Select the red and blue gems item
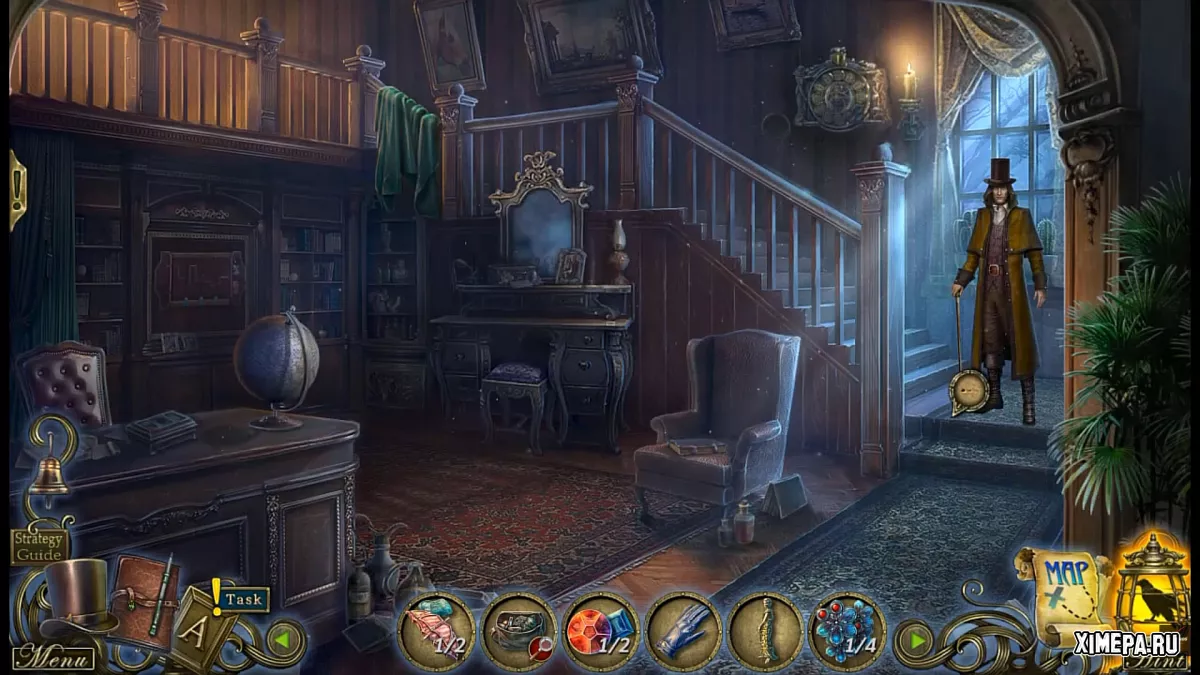The height and width of the screenshot is (675, 1200). coord(600,631)
